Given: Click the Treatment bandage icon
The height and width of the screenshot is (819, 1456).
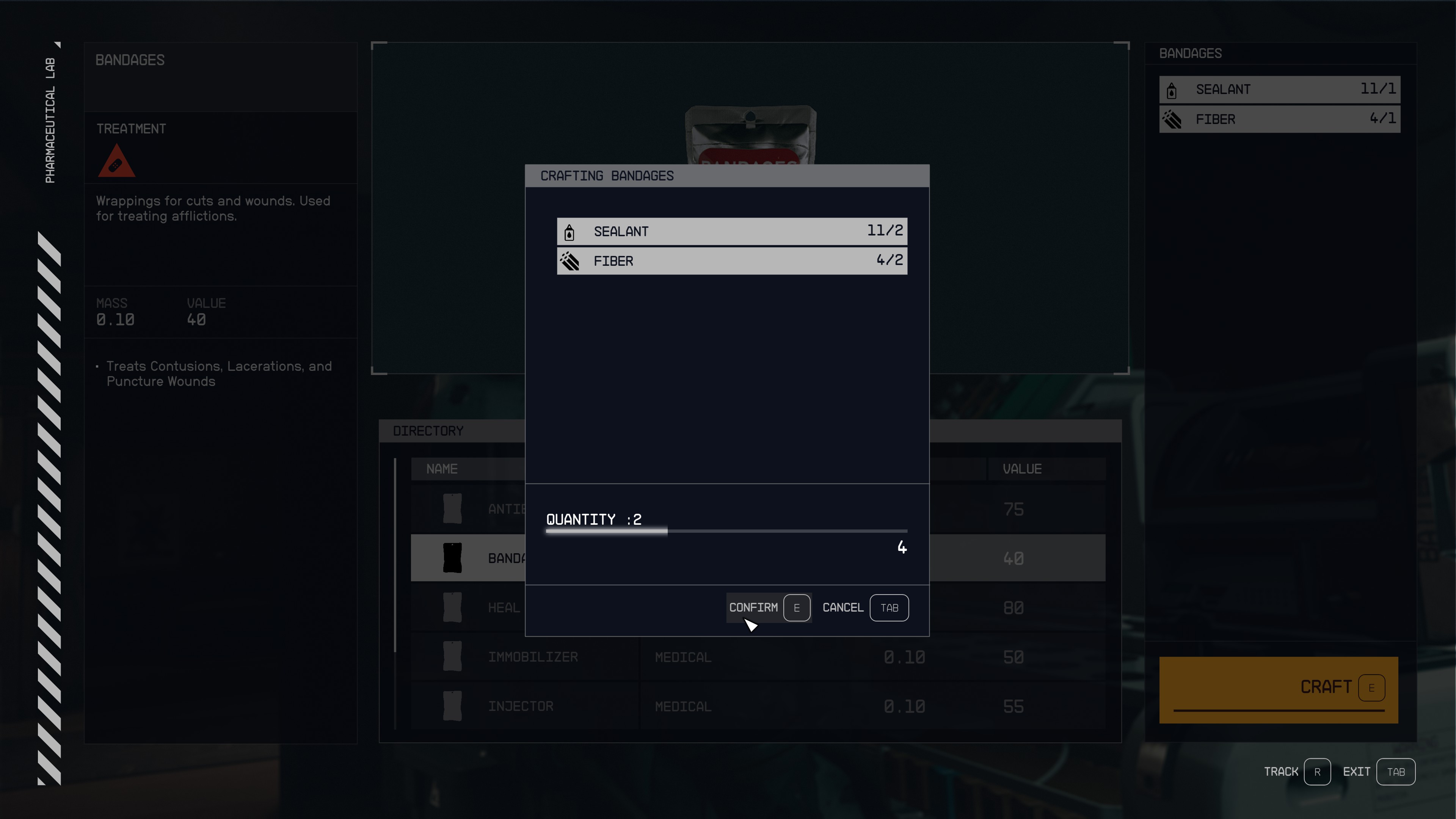Looking at the screenshot, I should coord(116,162).
